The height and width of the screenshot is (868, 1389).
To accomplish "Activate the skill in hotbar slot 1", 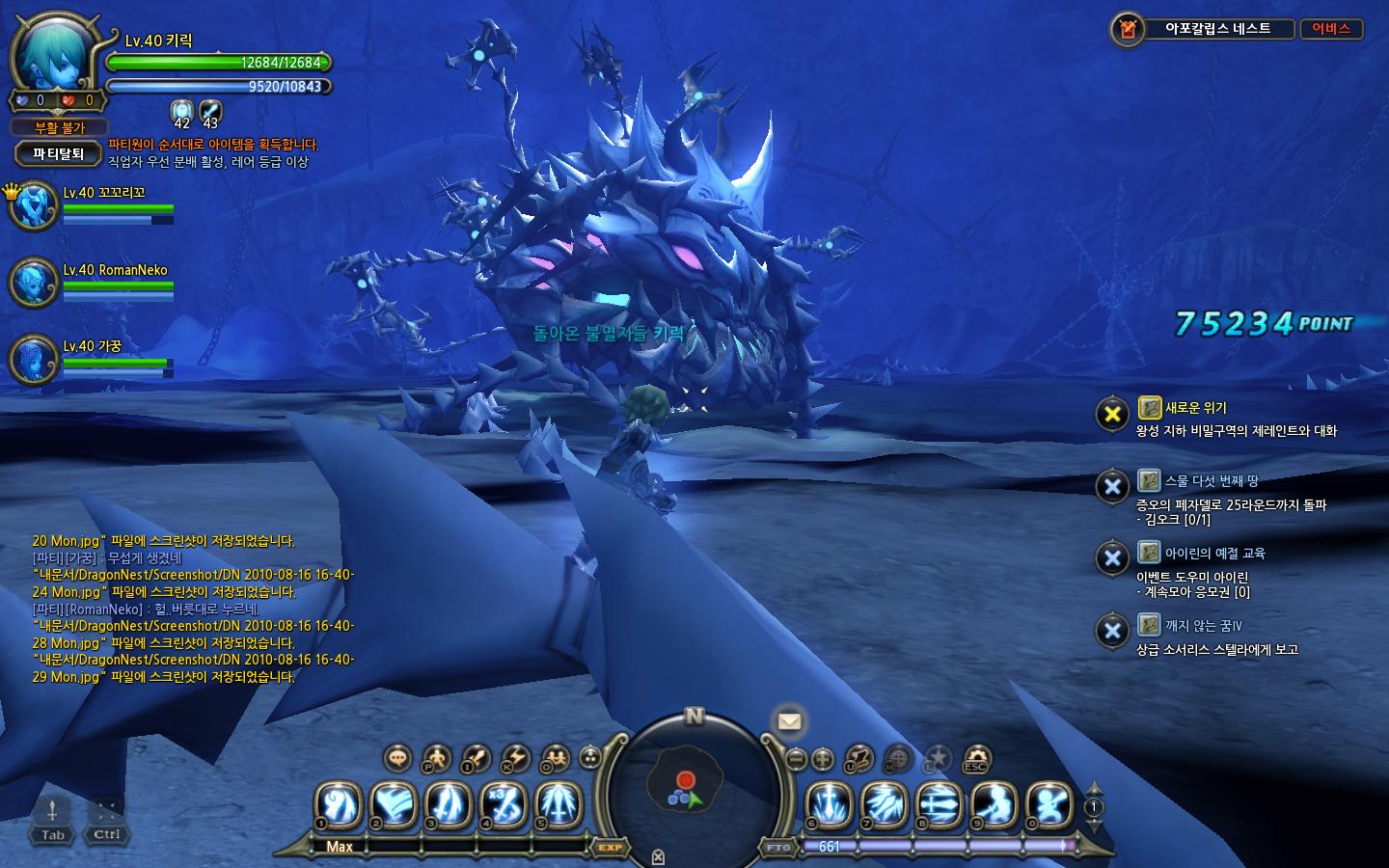I will pyautogui.click(x=339, y=804).
